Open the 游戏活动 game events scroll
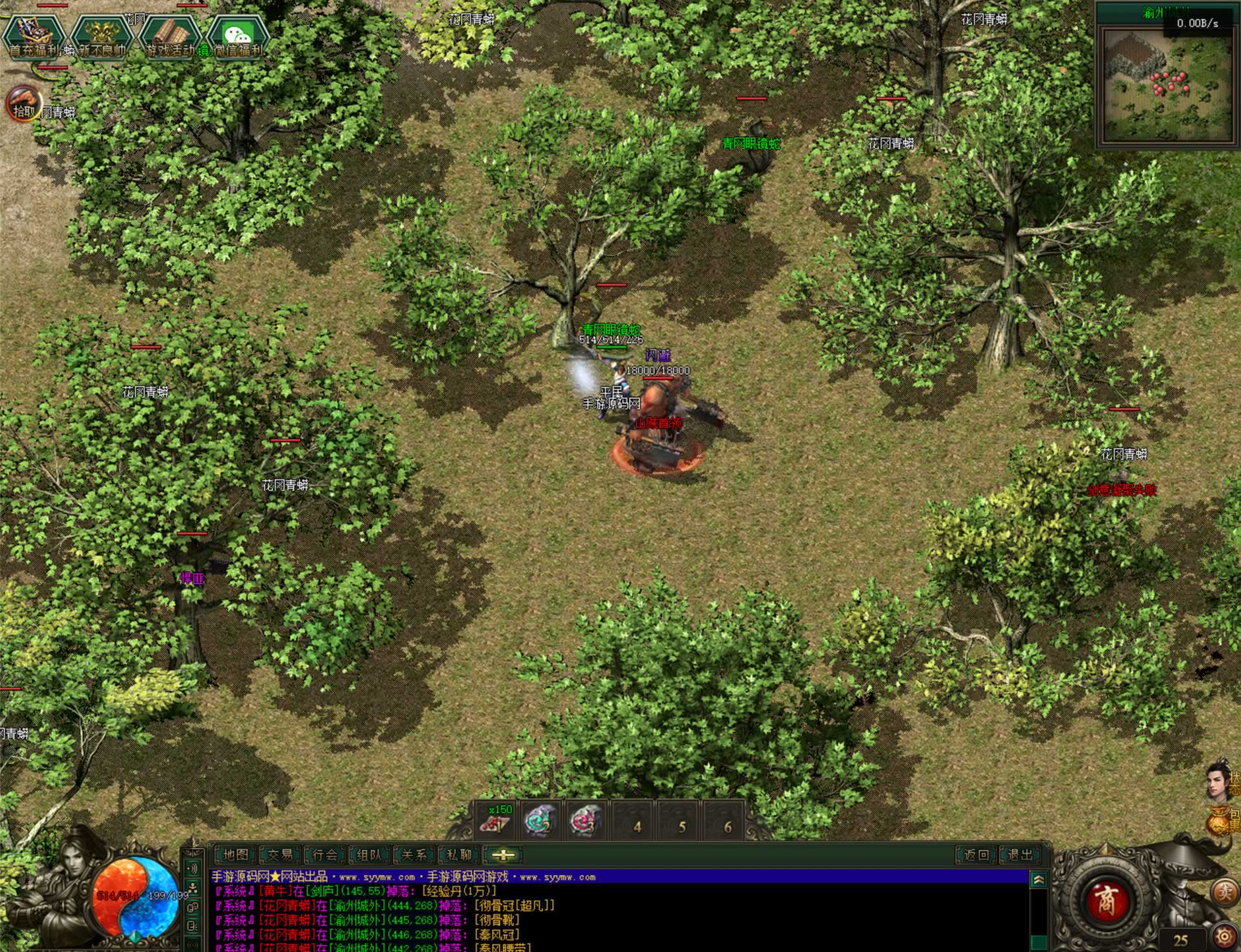The width and height of the screenshot is (1241, 952). [x=170, y=36]
